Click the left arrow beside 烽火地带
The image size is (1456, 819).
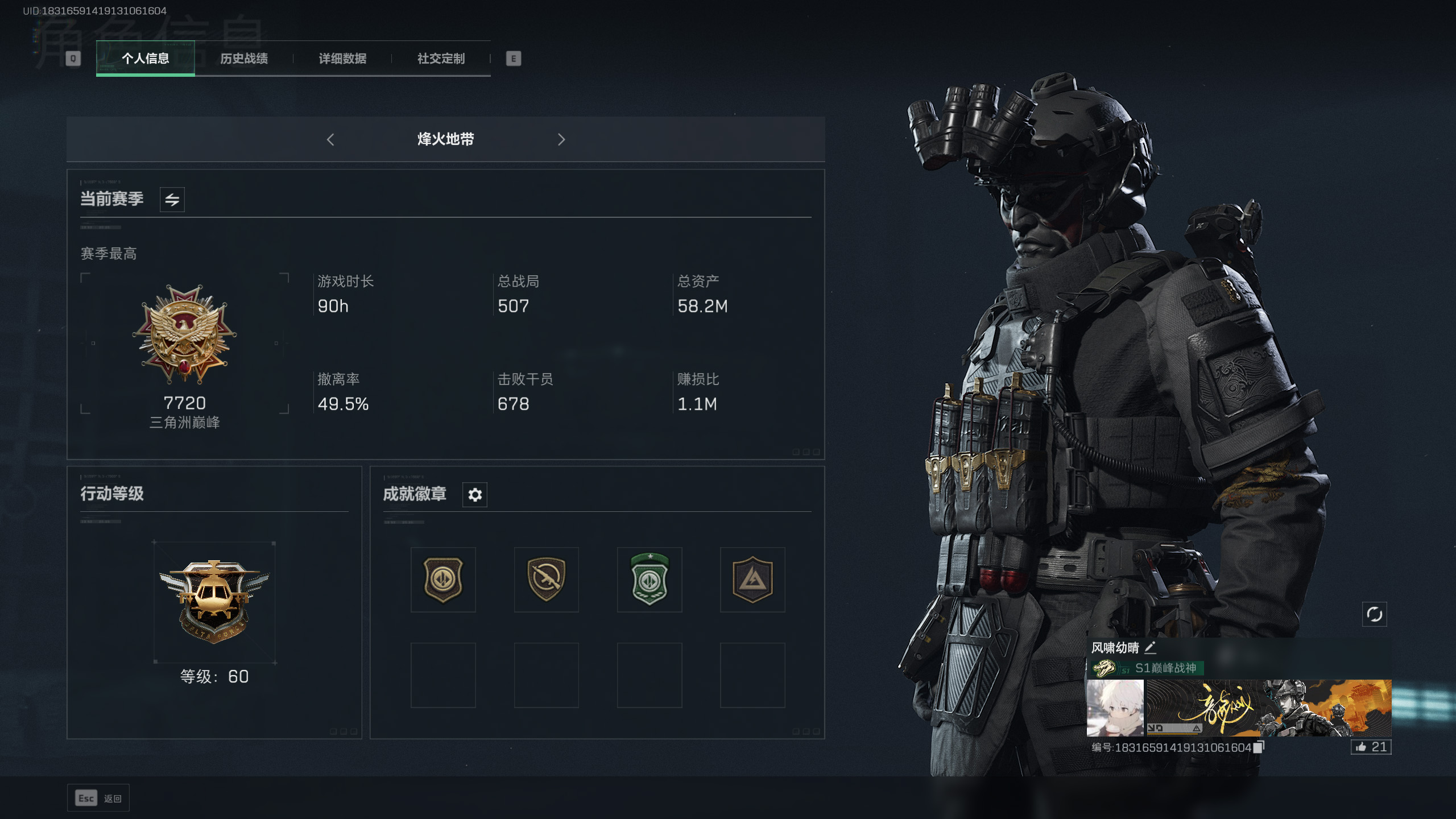pyautogui.click(x=330, y=139)
